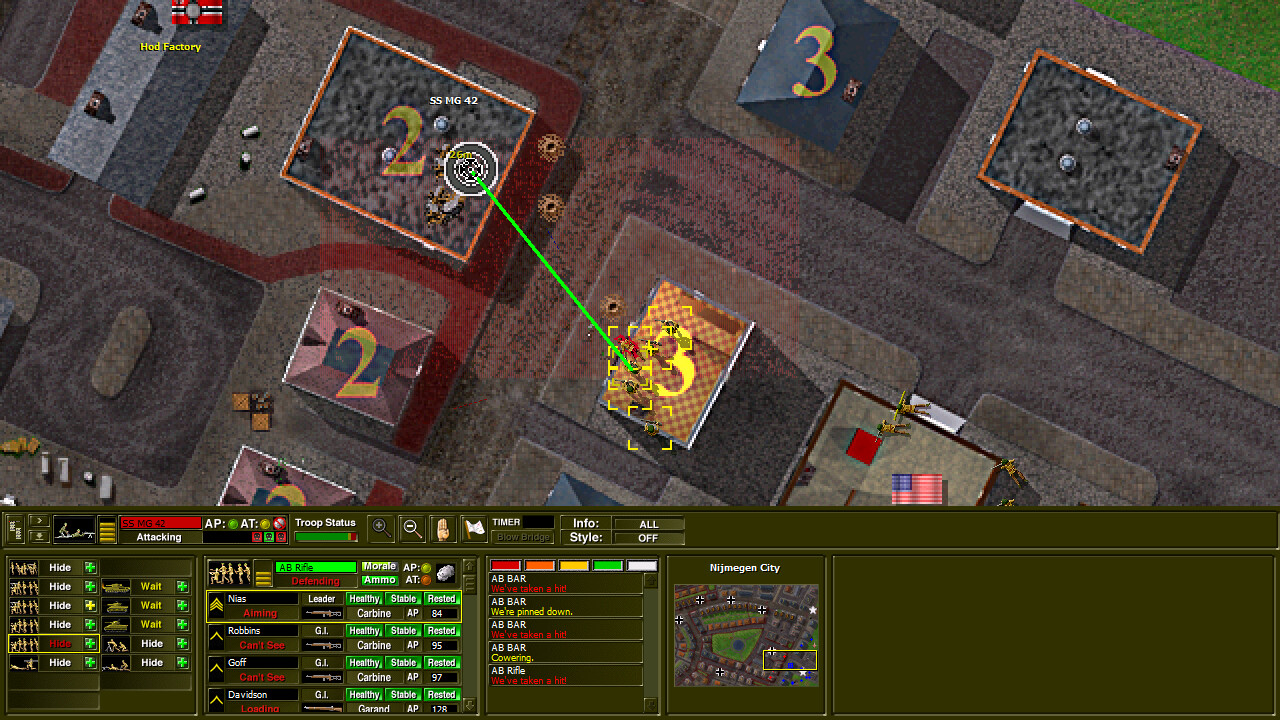Click the AT red status light
Screen dimensions: 1280x720
point(426,581)
